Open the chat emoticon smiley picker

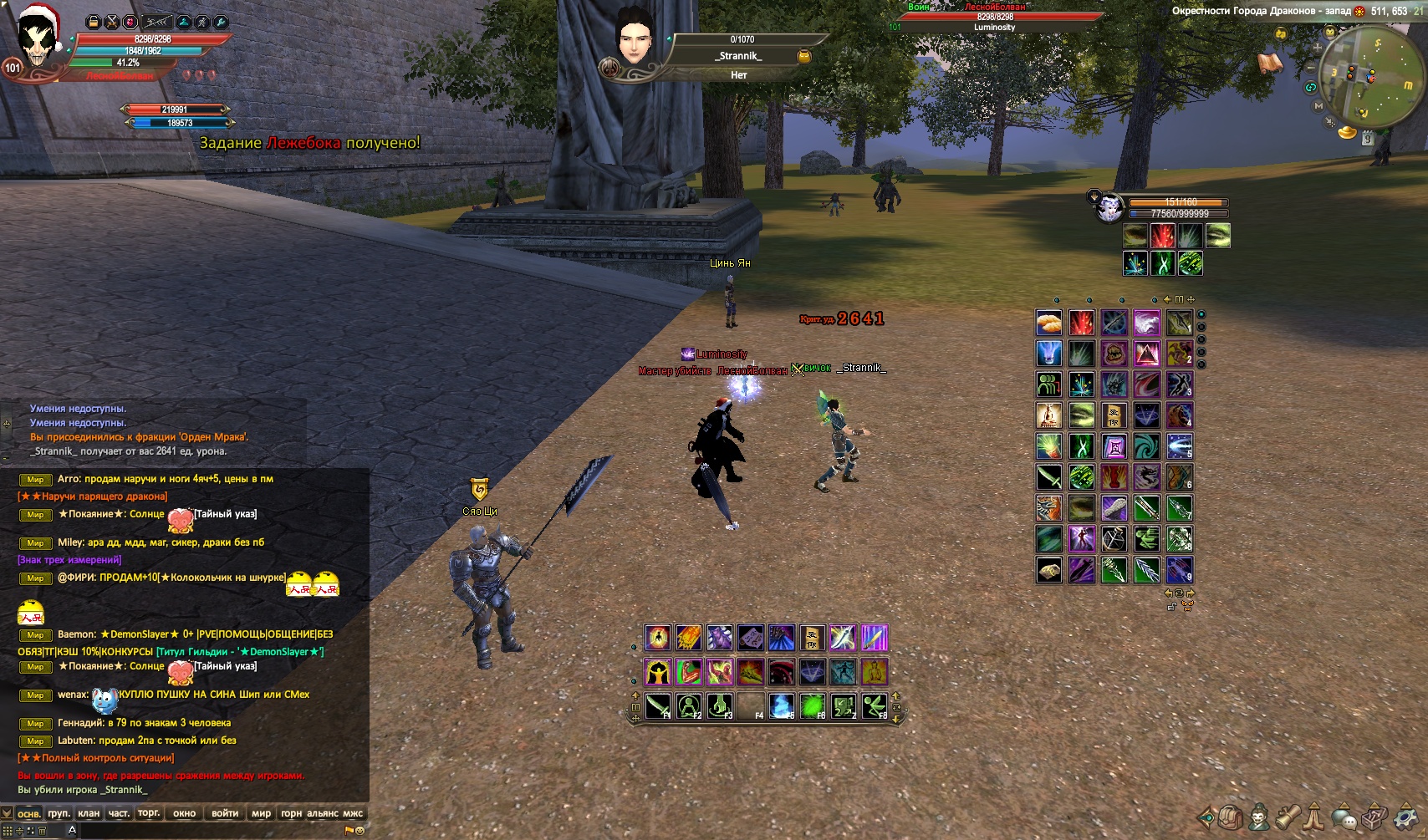pyautogui.click(x=360, y=831)
